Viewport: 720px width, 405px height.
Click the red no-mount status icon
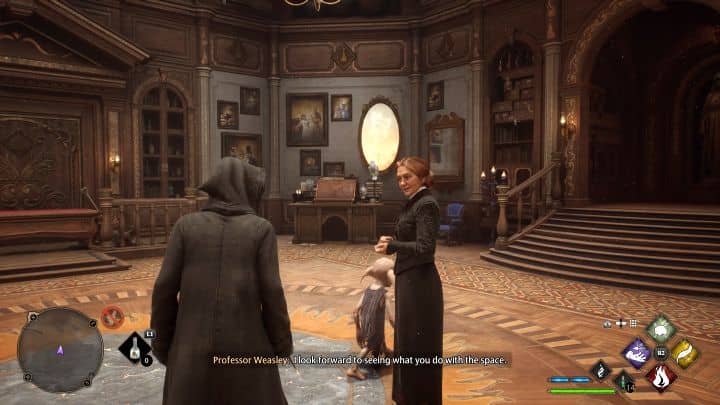pyautogui.click(x=112, y=318)
